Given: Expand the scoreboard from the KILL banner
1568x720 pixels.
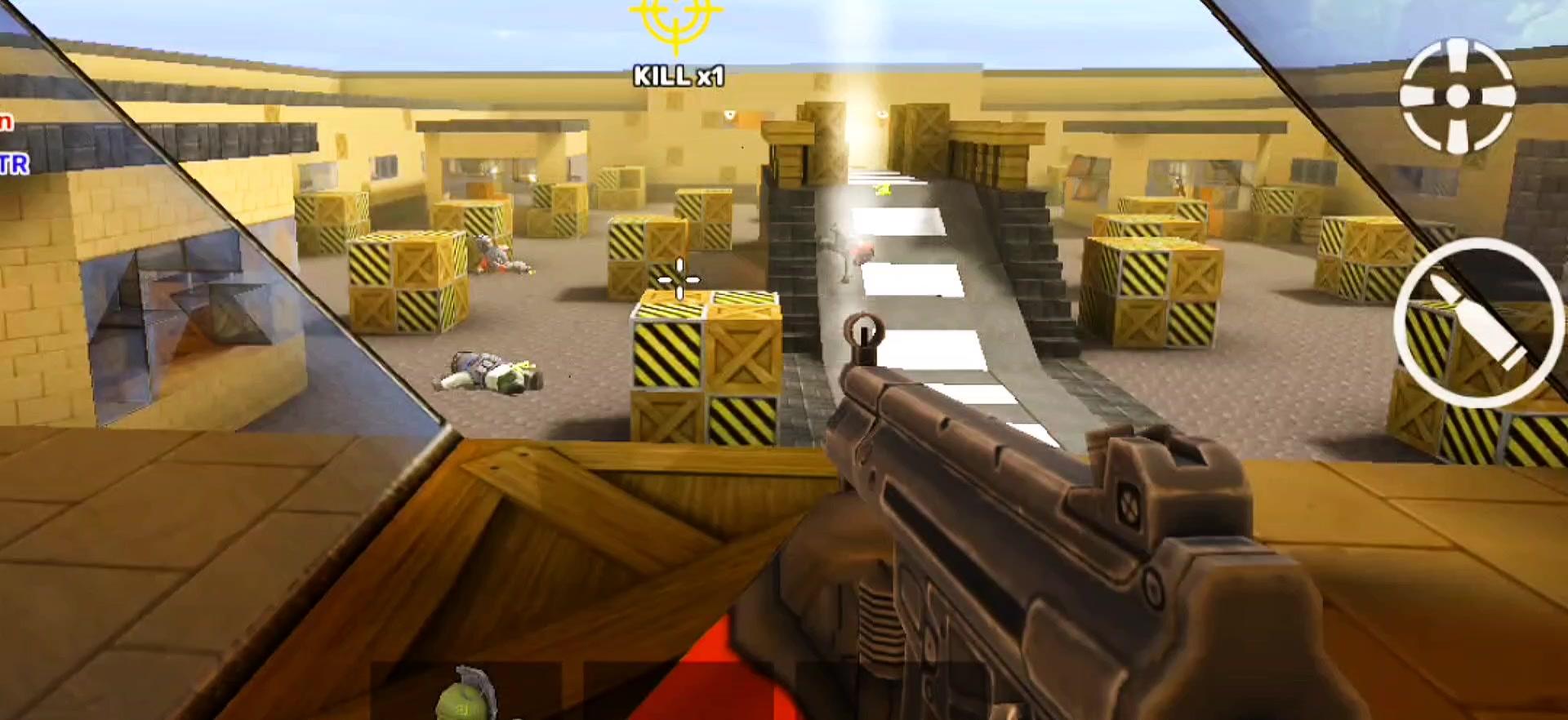Looking at the screenshot, I should tap(678, 78).
